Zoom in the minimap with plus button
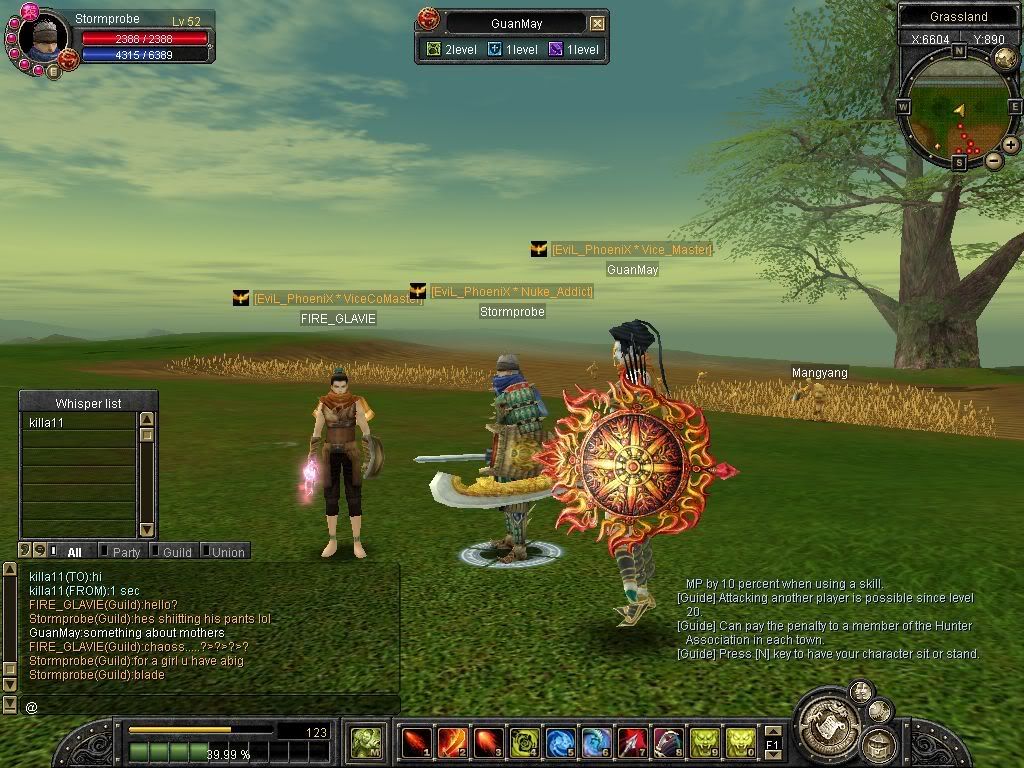Viewport: 1024px width, 768px height. coord(1011,145)
